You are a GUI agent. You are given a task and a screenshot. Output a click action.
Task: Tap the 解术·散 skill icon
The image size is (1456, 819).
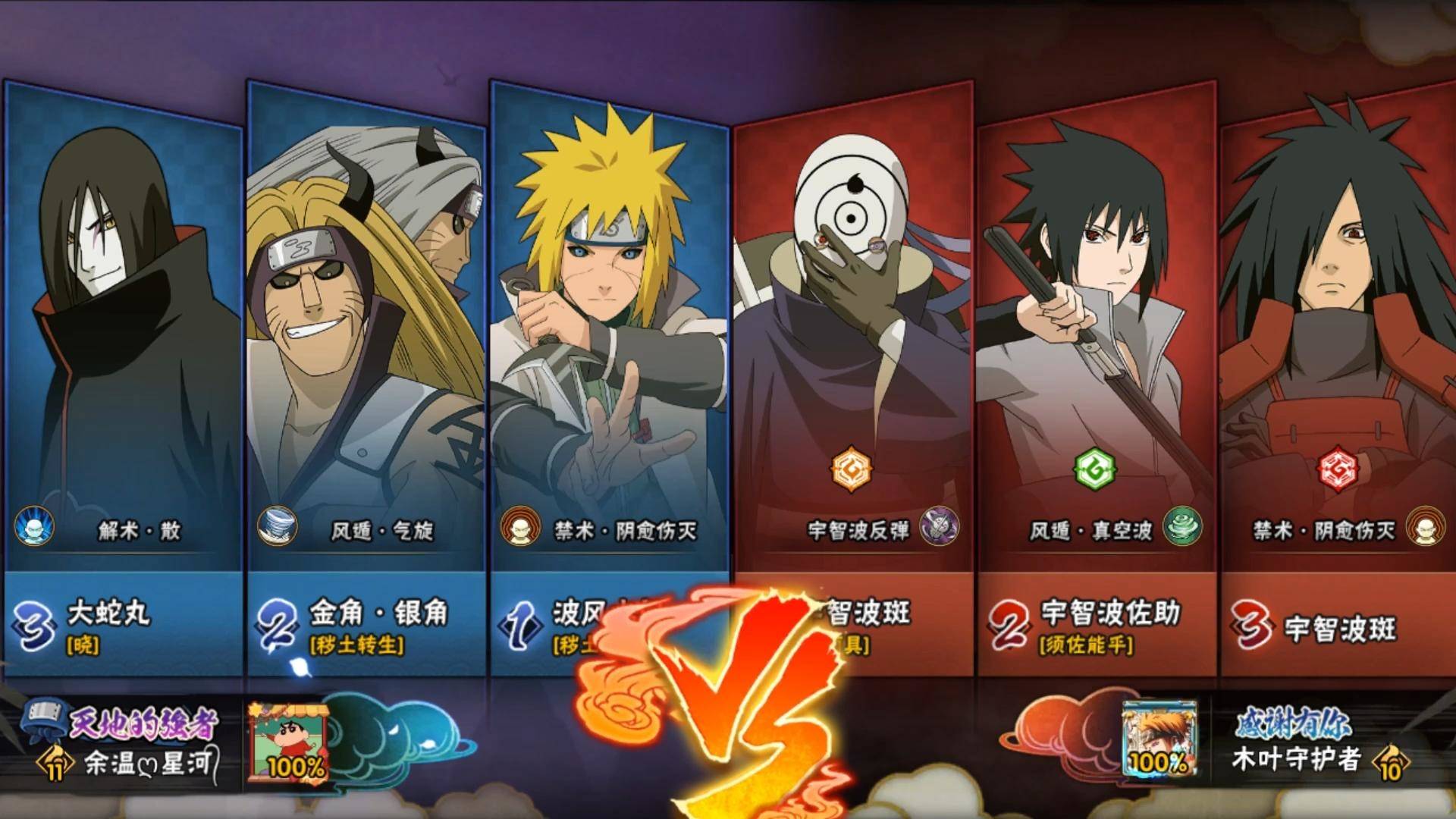tap(34, 527)
